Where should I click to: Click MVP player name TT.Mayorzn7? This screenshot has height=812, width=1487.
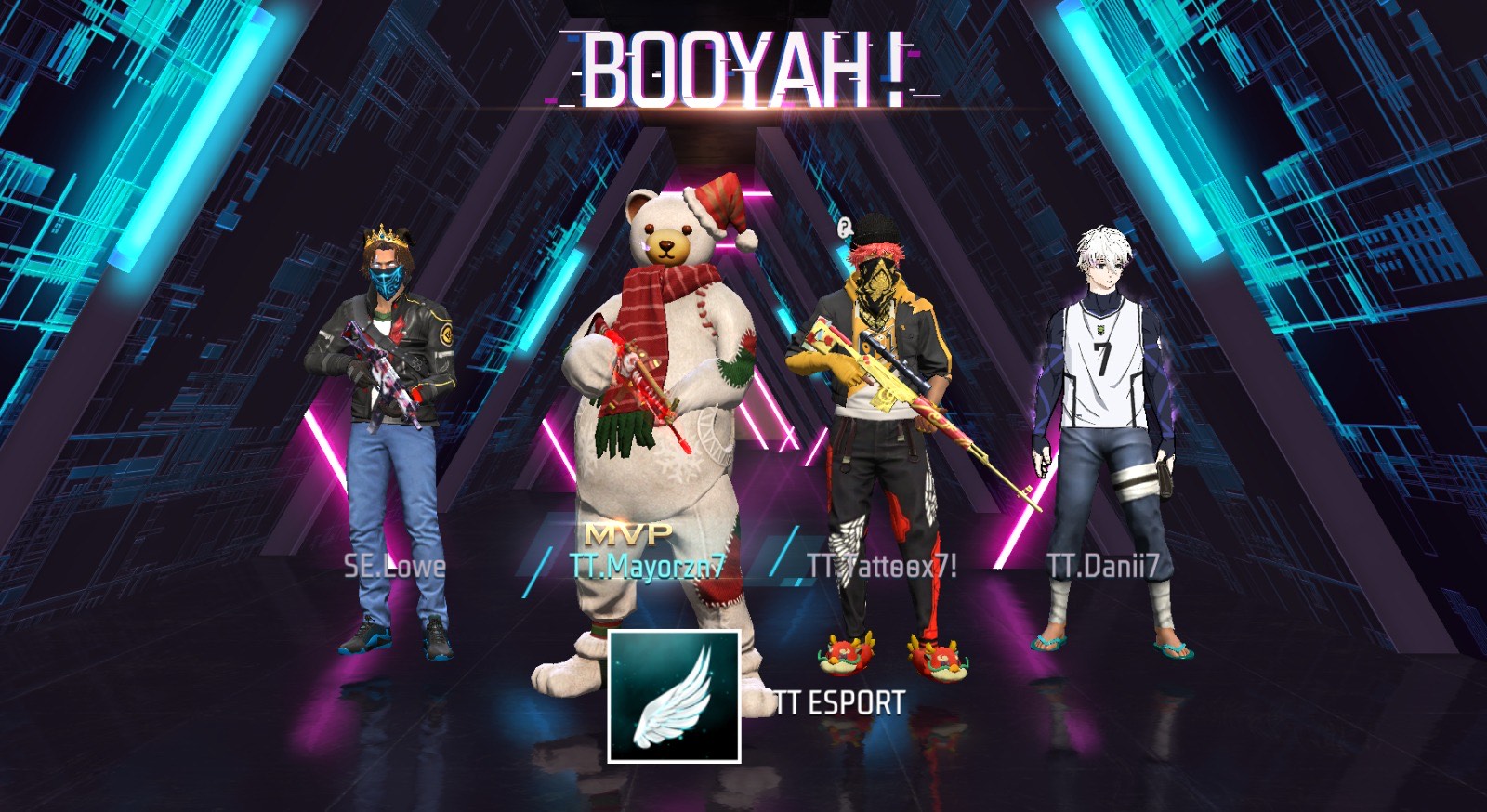point(648,566)
